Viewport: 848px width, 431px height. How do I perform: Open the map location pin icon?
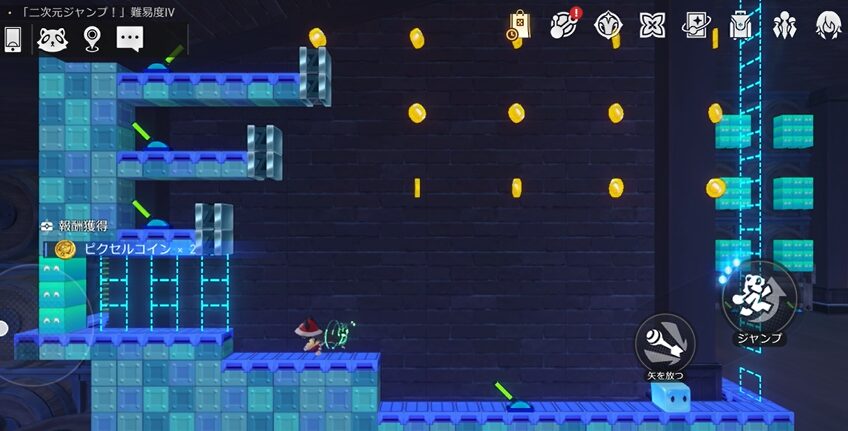[92, 39]
